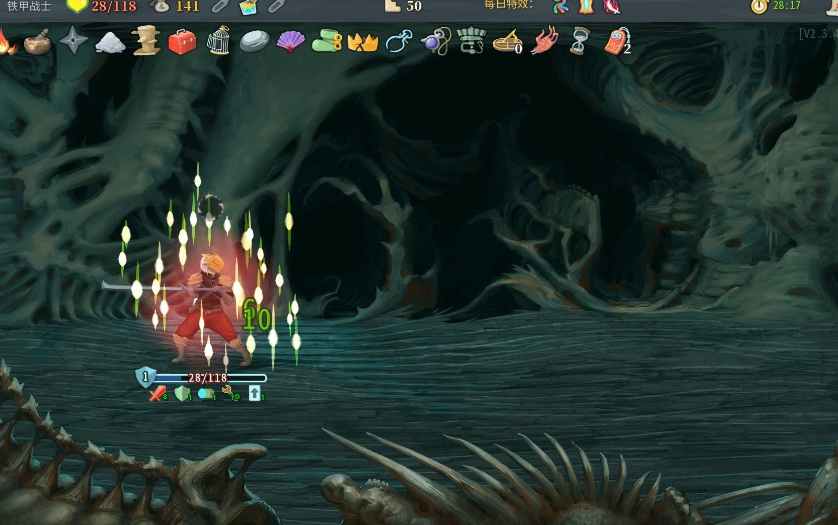Inspect the broken golden crown relic
The width and height of the screenshot is (838, 525).
click(362, 42)
